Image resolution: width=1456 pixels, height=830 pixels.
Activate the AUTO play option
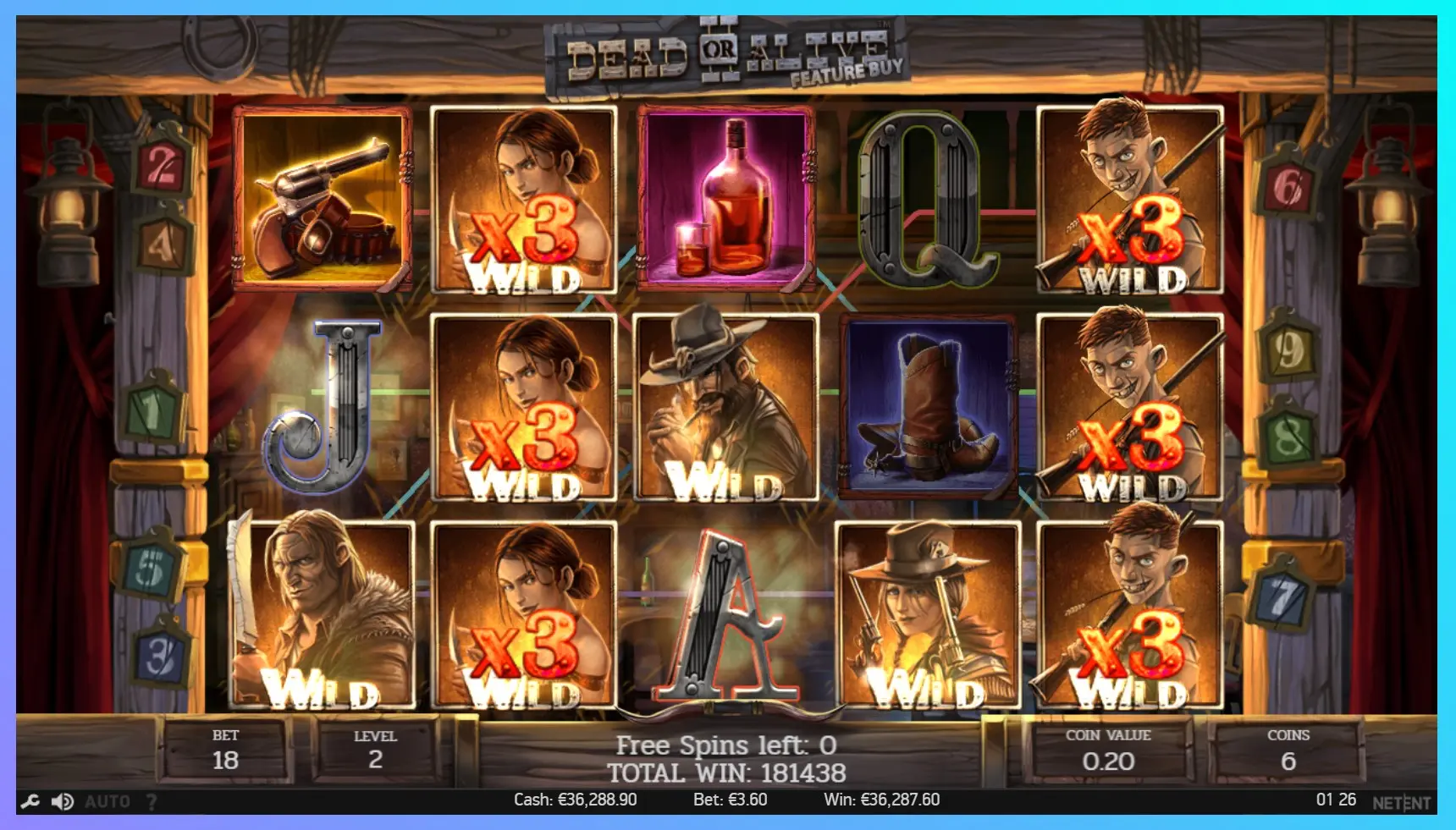click(x=108, y=801)
